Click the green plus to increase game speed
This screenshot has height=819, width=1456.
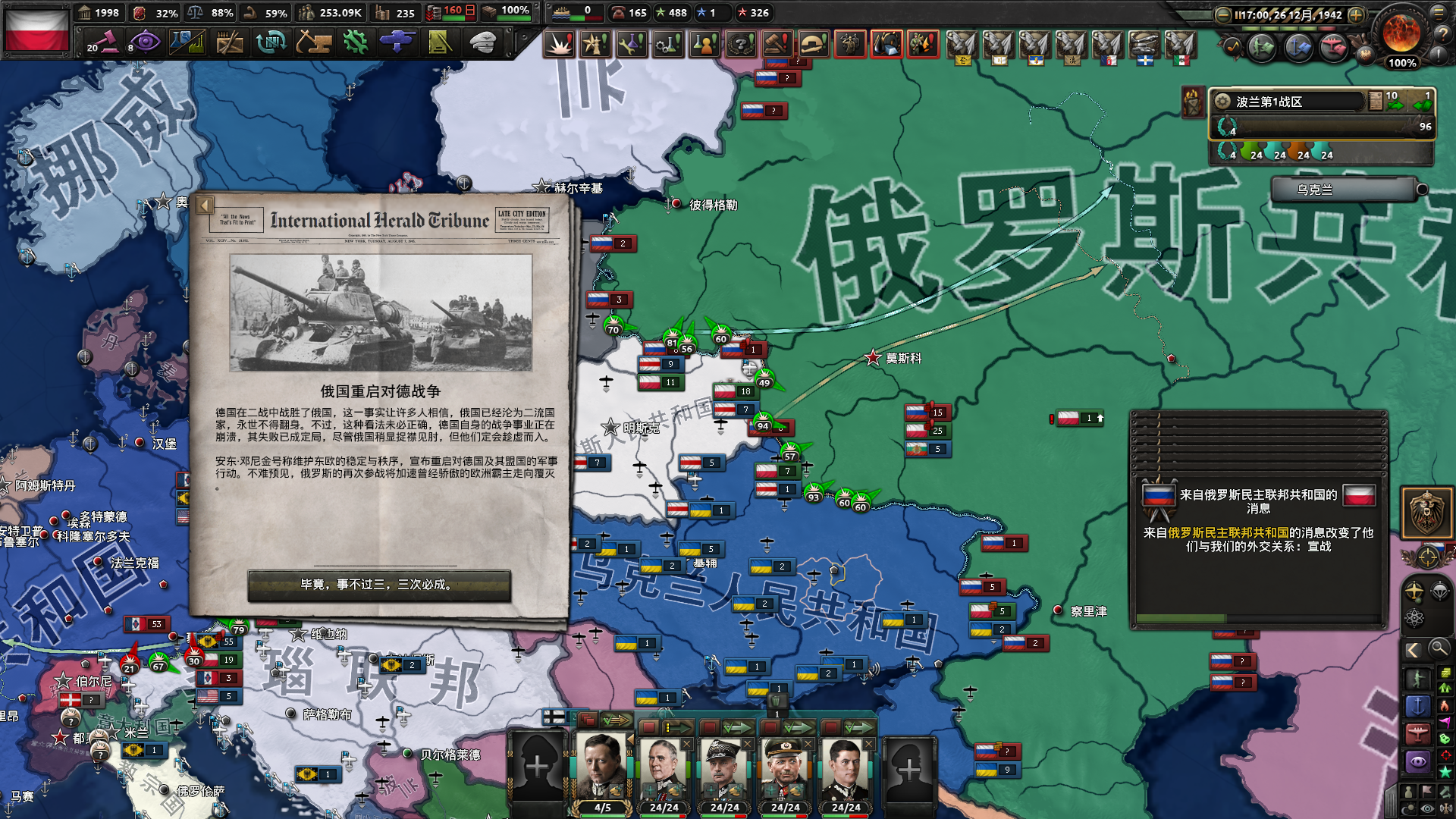pos(1356,15)
